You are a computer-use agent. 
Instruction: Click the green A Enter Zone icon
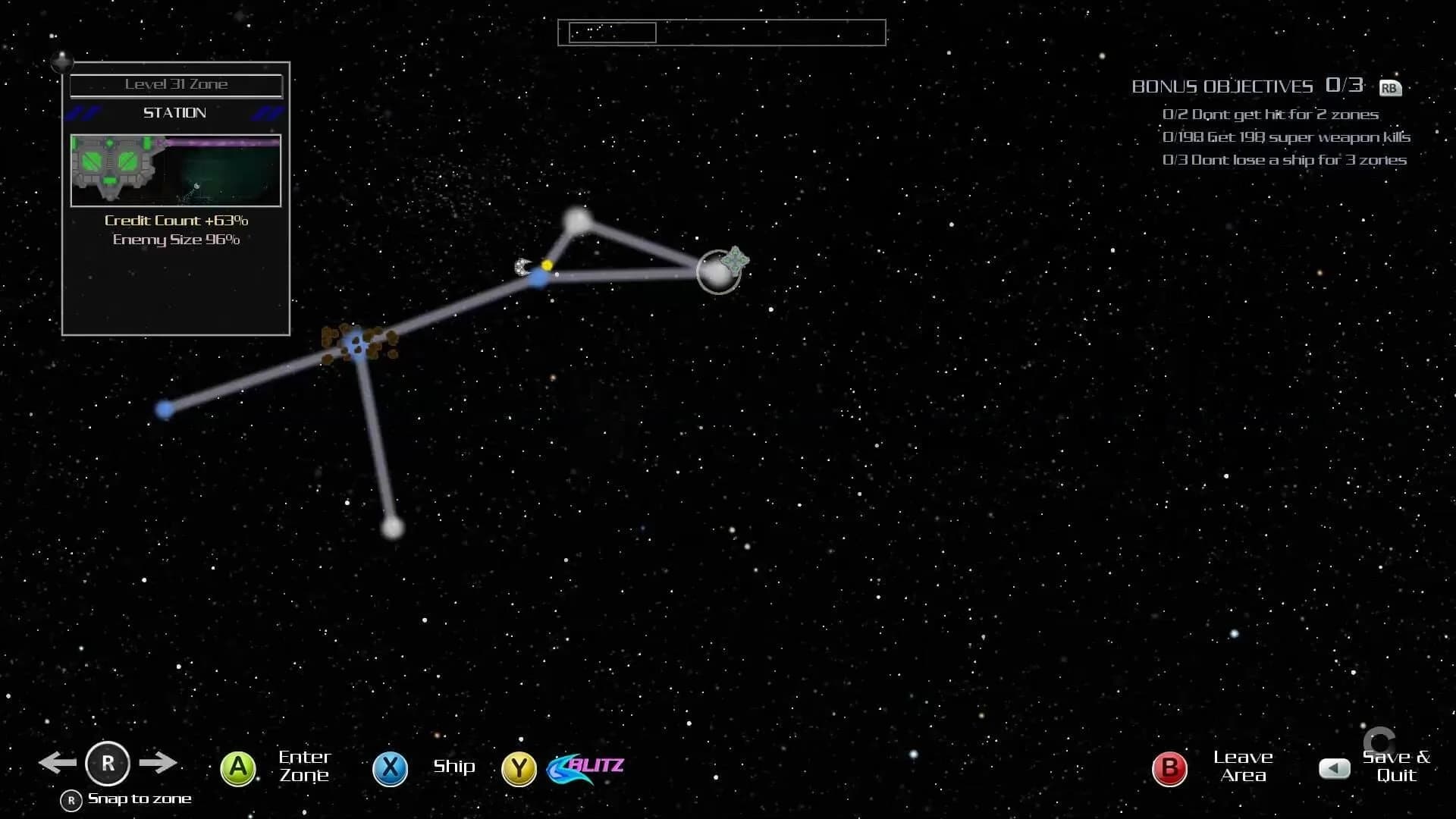tap(237, 767)
